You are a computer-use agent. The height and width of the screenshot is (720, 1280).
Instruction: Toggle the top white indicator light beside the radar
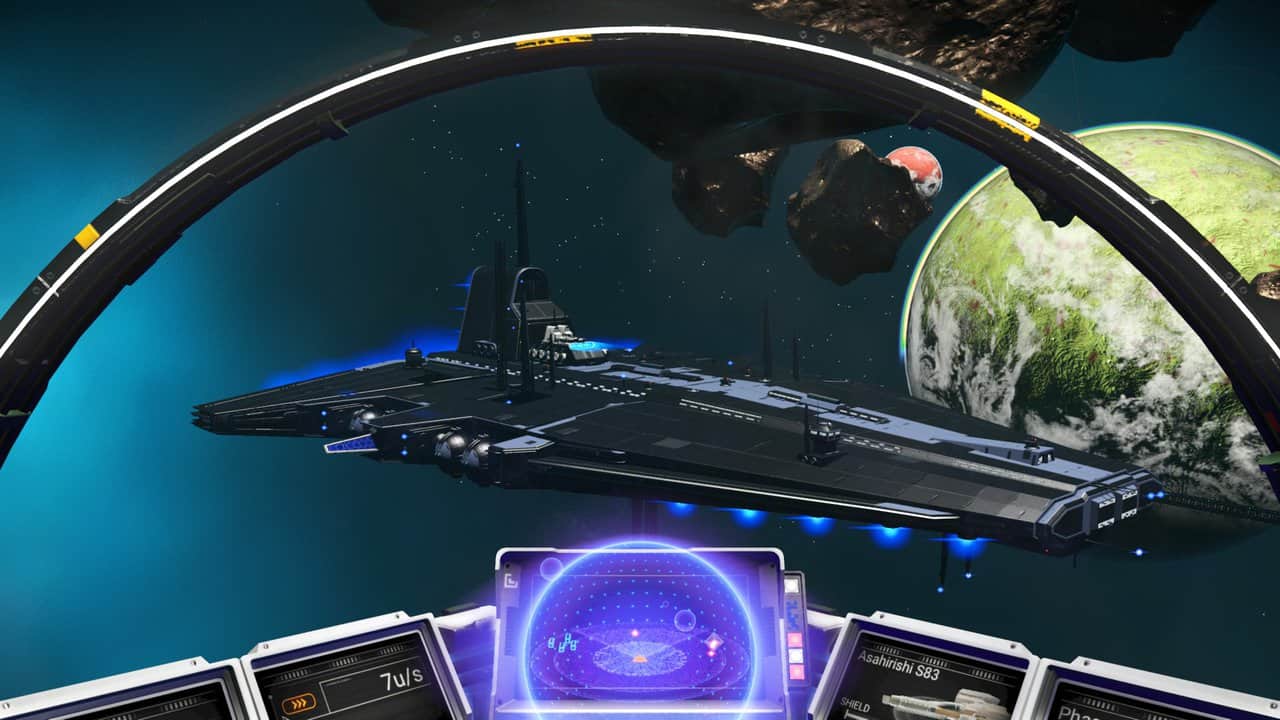pos(791,585)
